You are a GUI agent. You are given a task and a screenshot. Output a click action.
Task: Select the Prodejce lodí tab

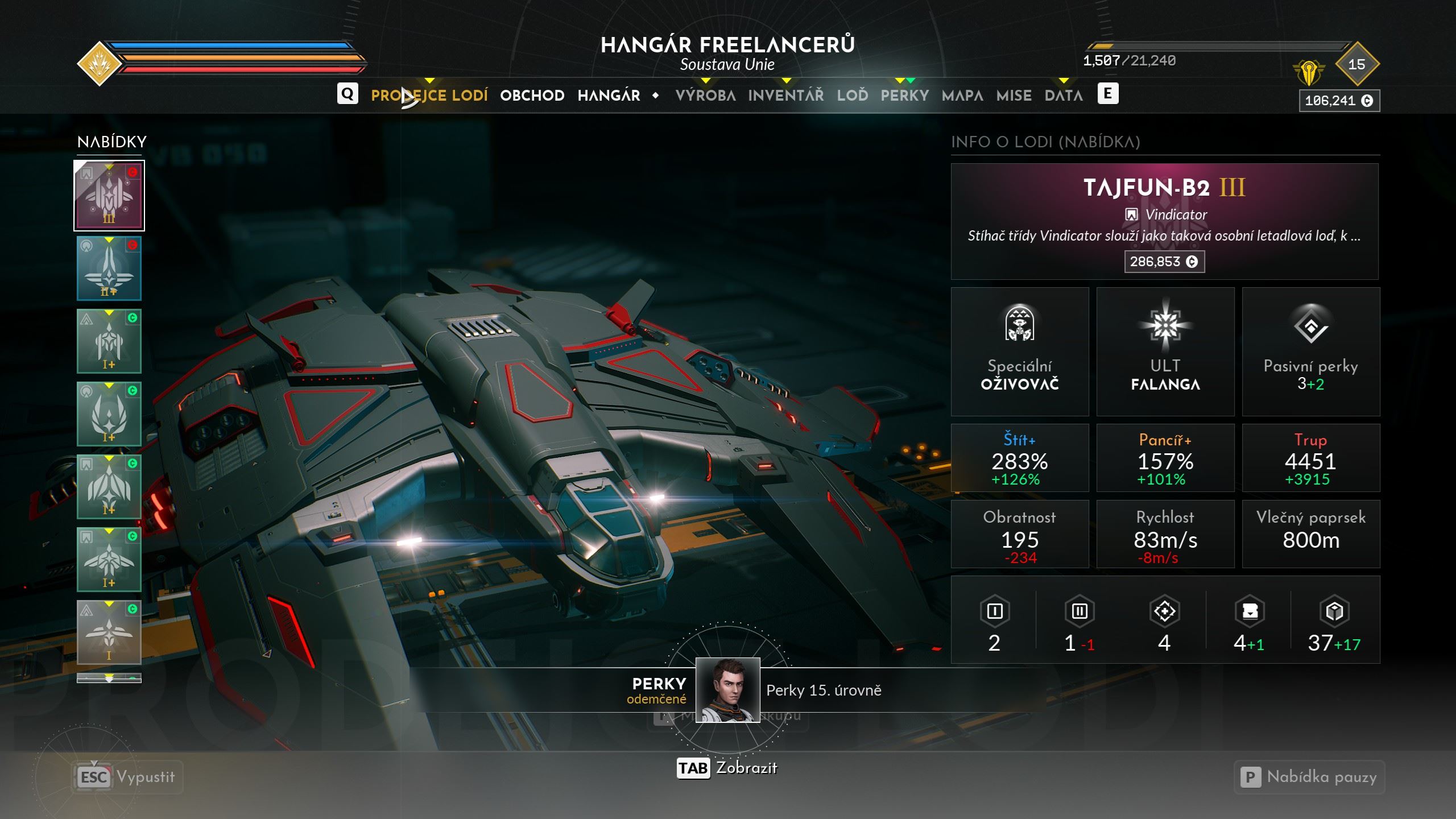[x=429, y=96]
